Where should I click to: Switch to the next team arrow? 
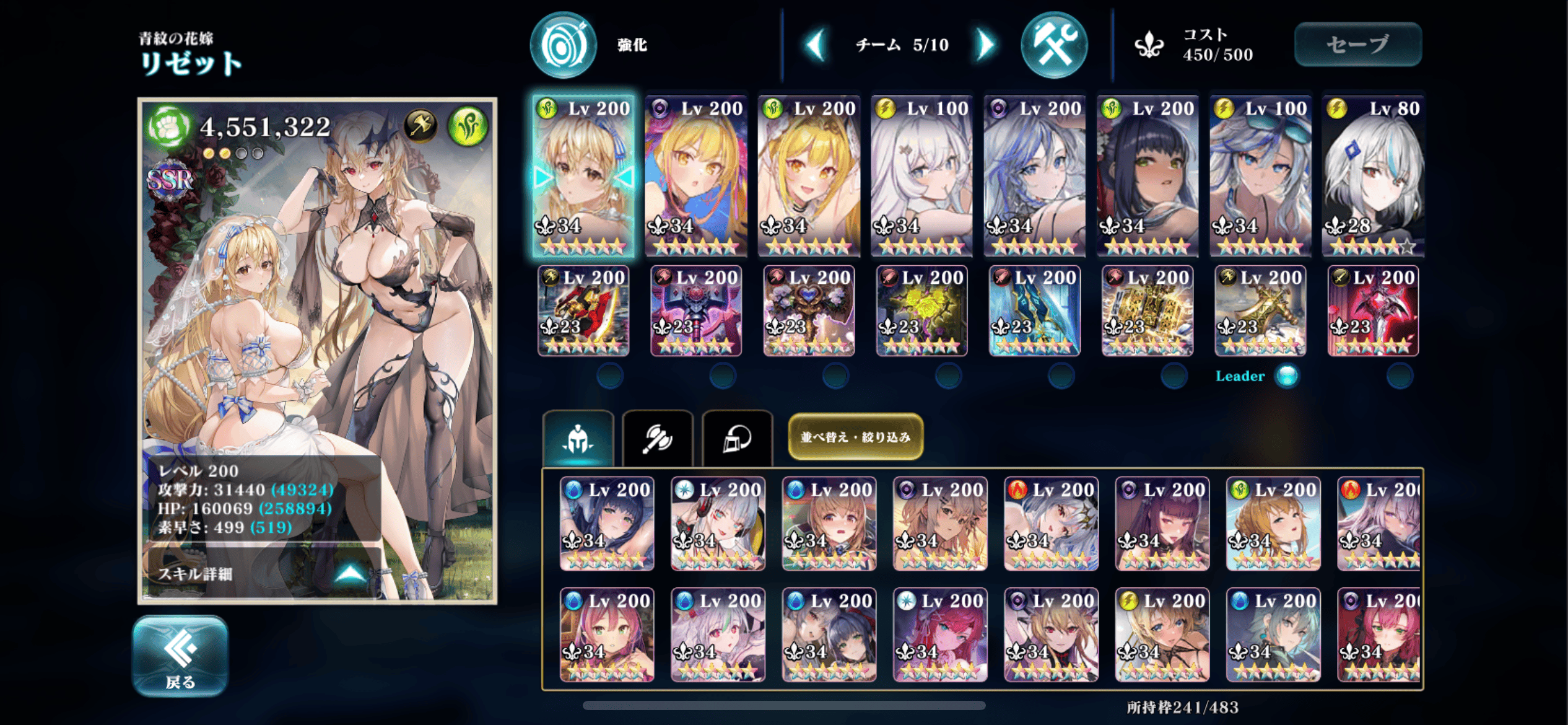pos(985,45)
